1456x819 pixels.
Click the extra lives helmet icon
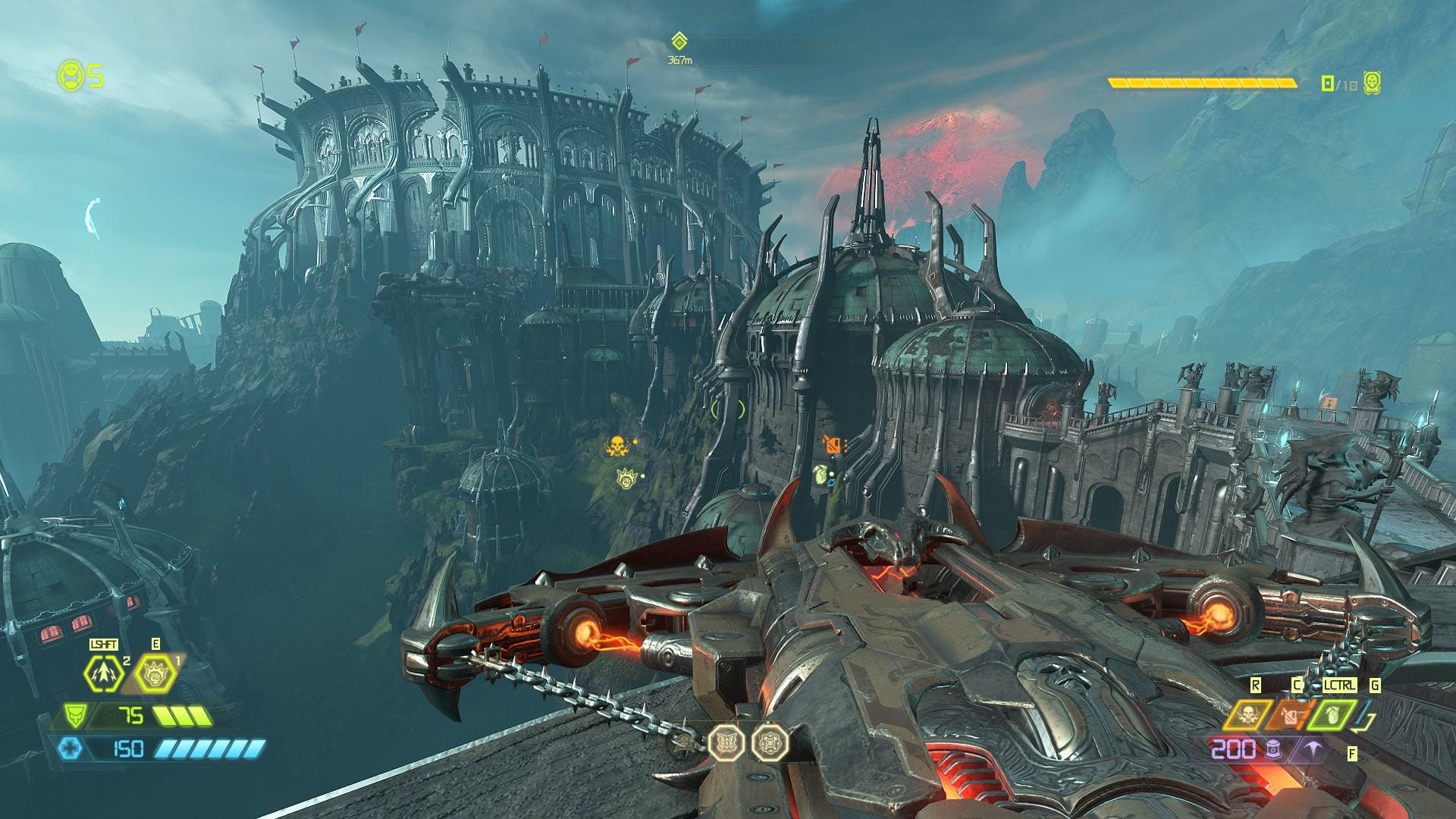[69, 75]
